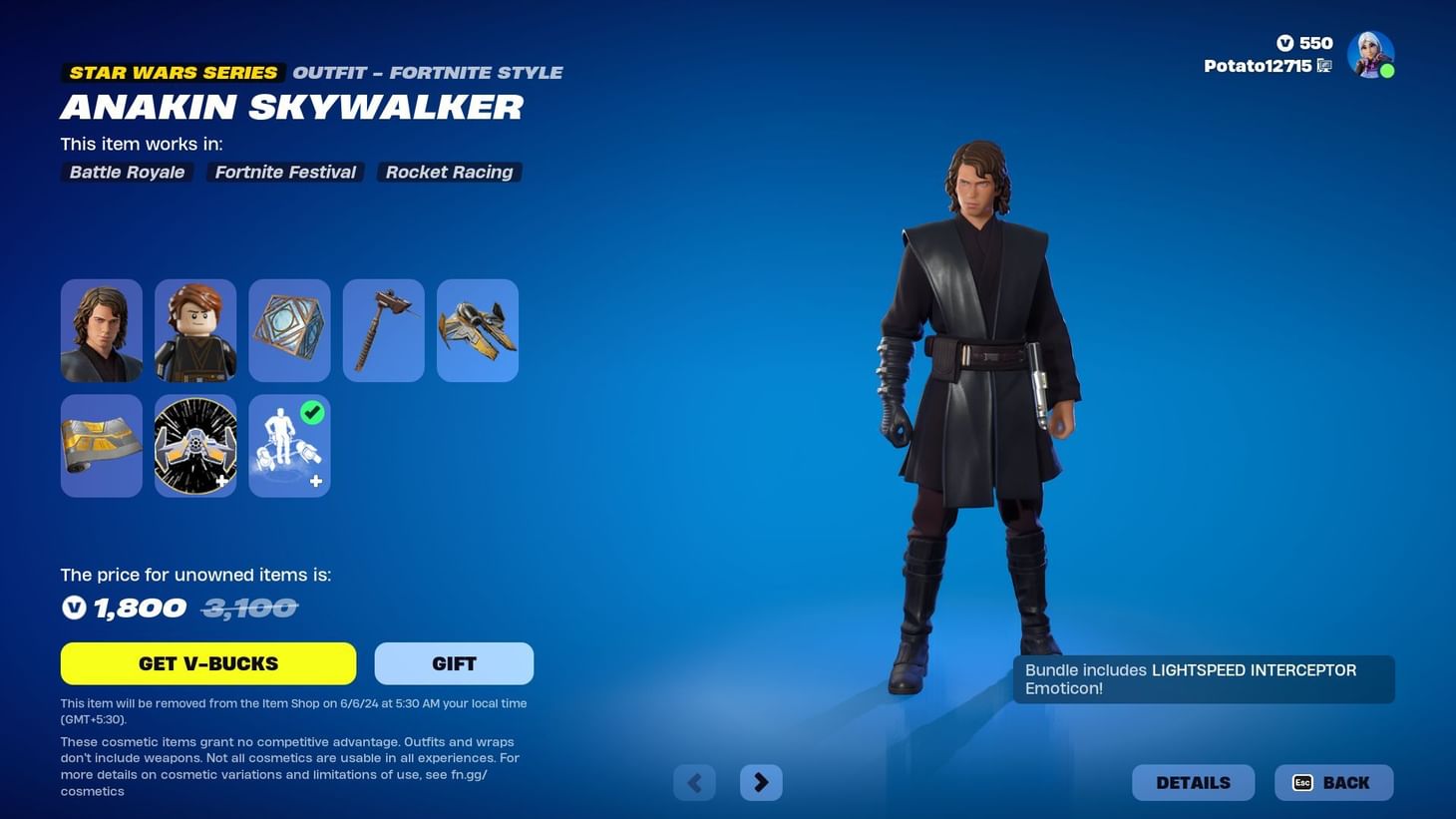Switch to the Battle Royale tag
This screenshot has height=819, width=1456.
(x=126, y=172)
